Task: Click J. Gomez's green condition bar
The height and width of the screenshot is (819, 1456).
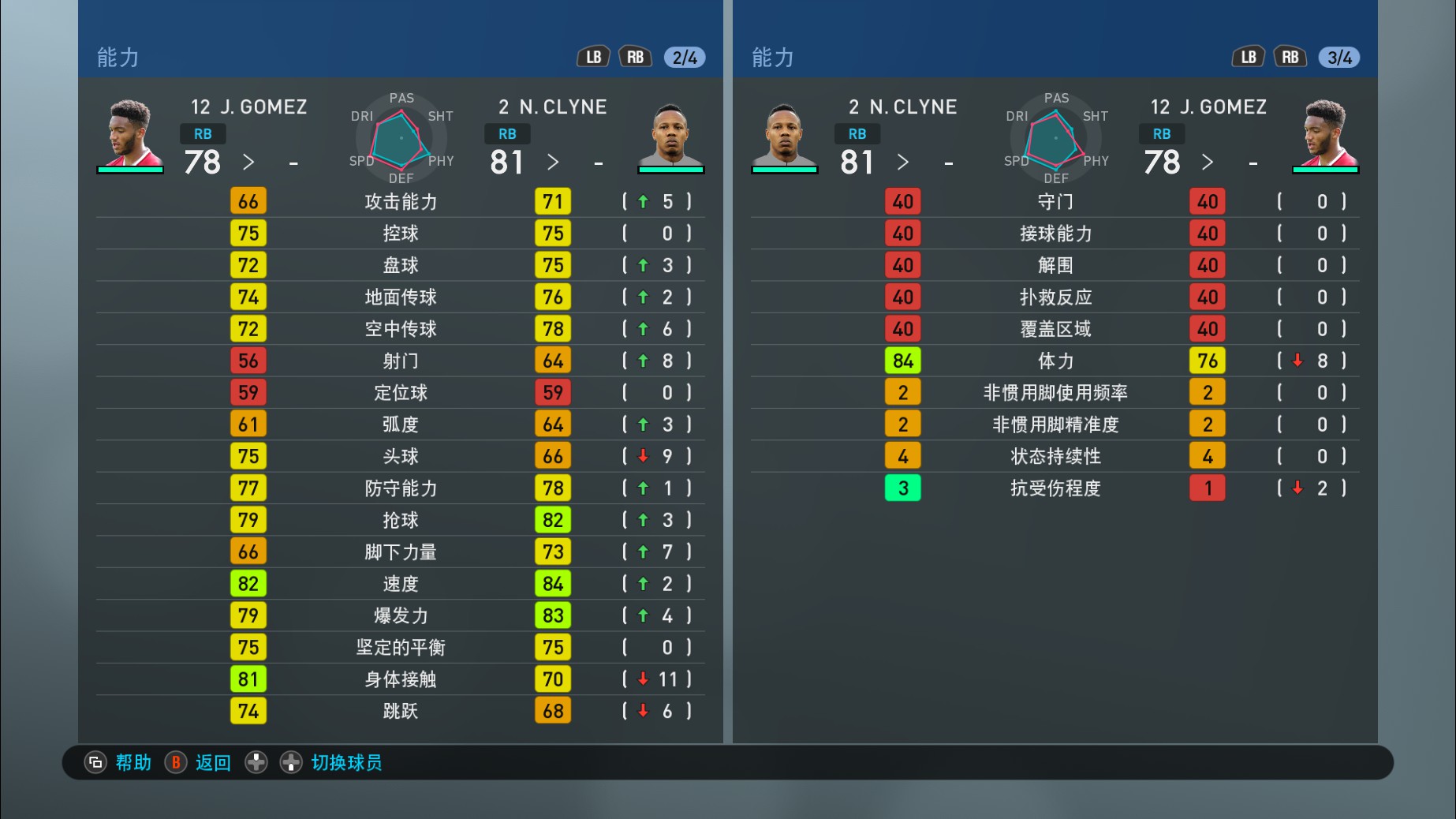Action: coord(129,170)
